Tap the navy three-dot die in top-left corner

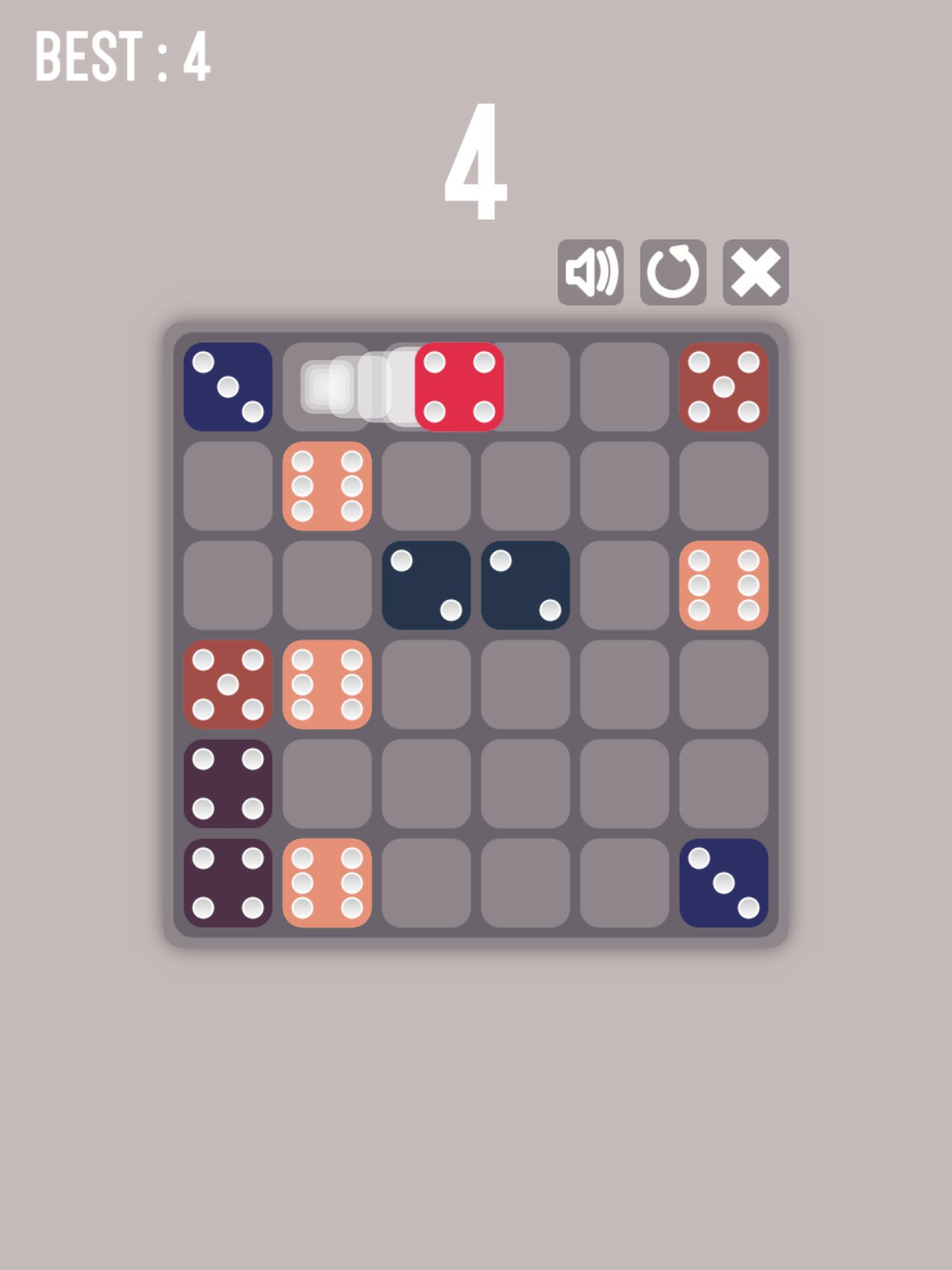coord(227,388)
